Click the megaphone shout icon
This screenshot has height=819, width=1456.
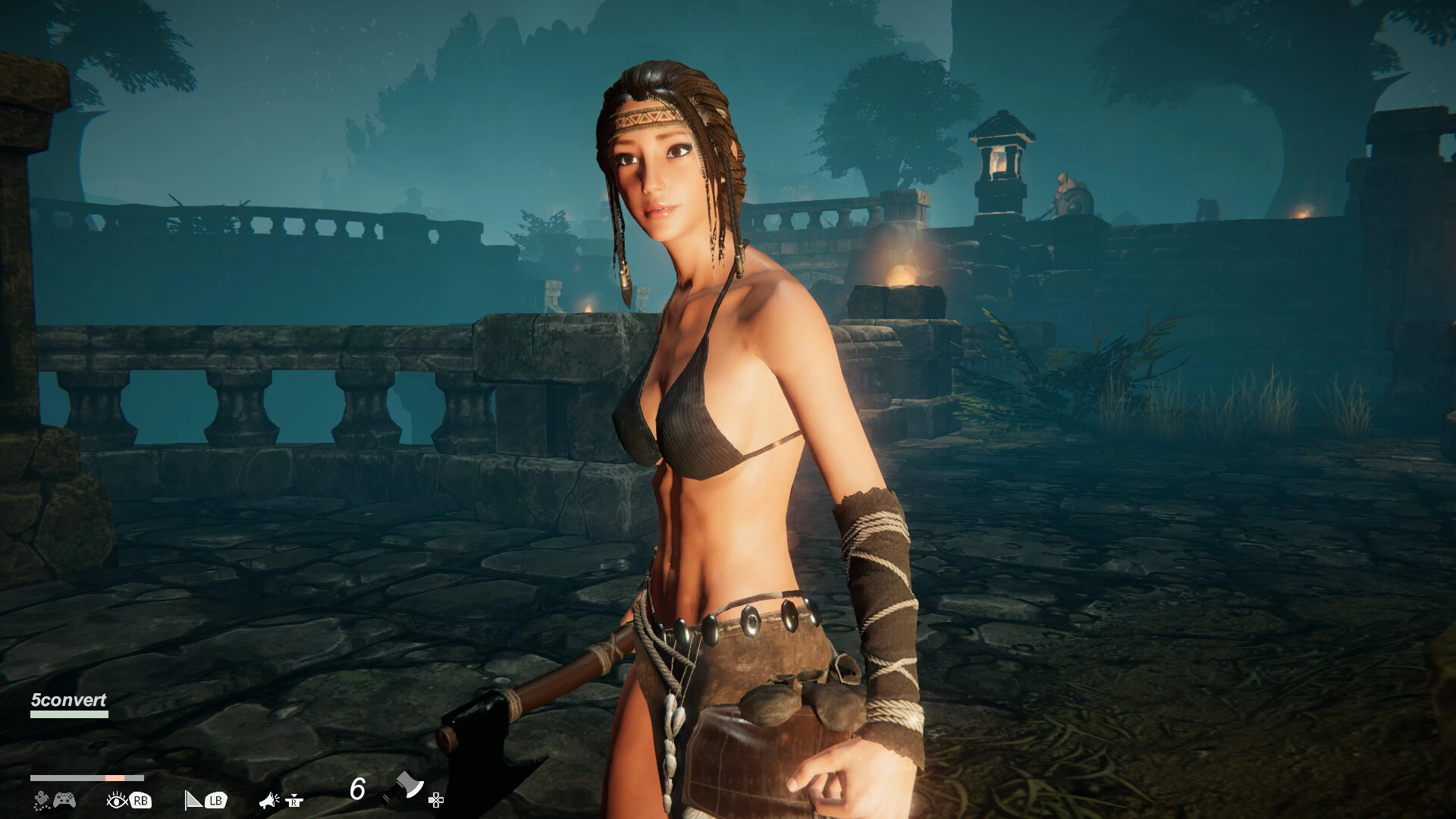(x=269, y=800)
